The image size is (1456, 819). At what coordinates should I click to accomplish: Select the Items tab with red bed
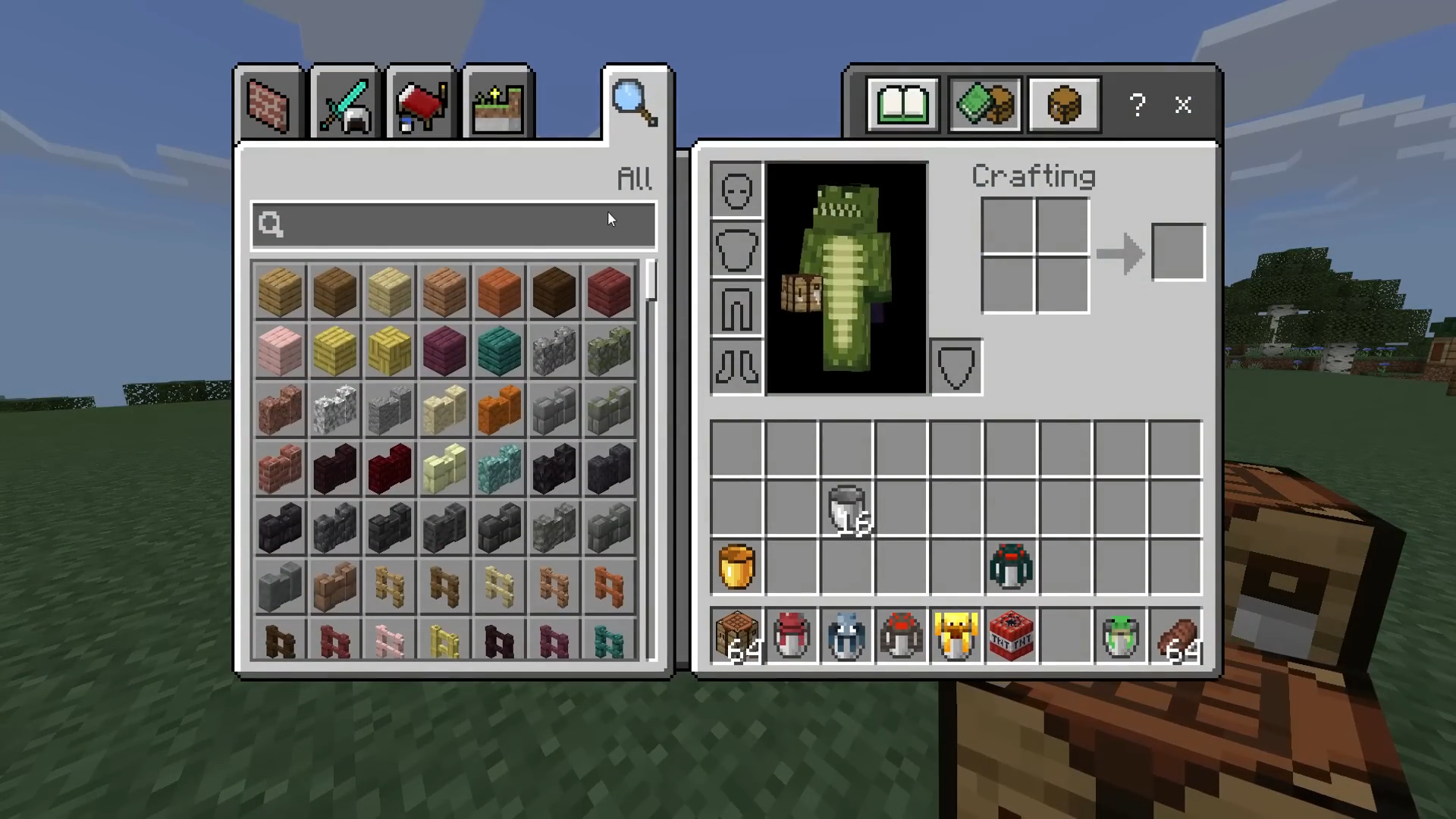point(422,105)
